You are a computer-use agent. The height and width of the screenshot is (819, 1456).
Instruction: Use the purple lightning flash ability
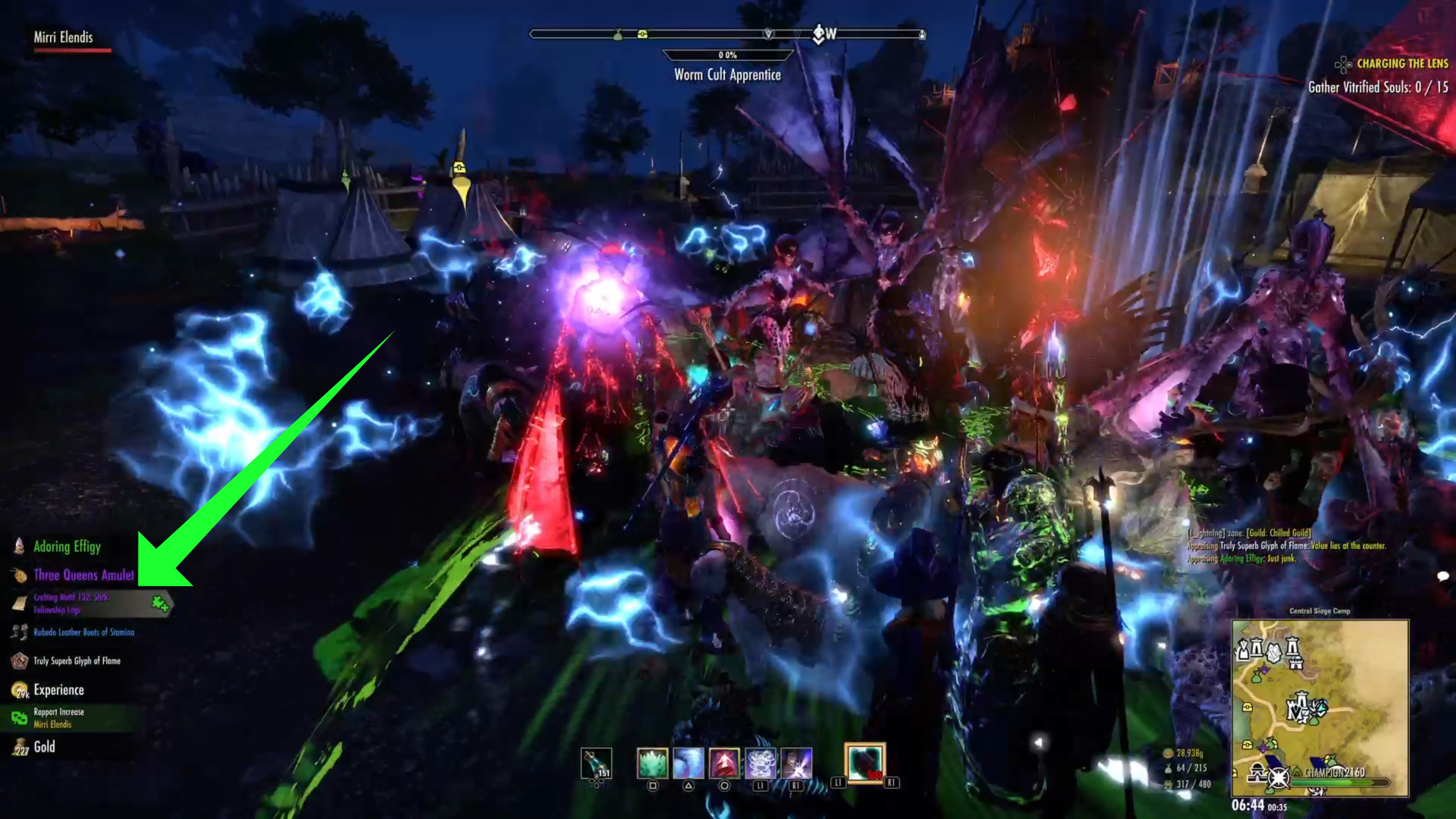[x=796, y=763]
